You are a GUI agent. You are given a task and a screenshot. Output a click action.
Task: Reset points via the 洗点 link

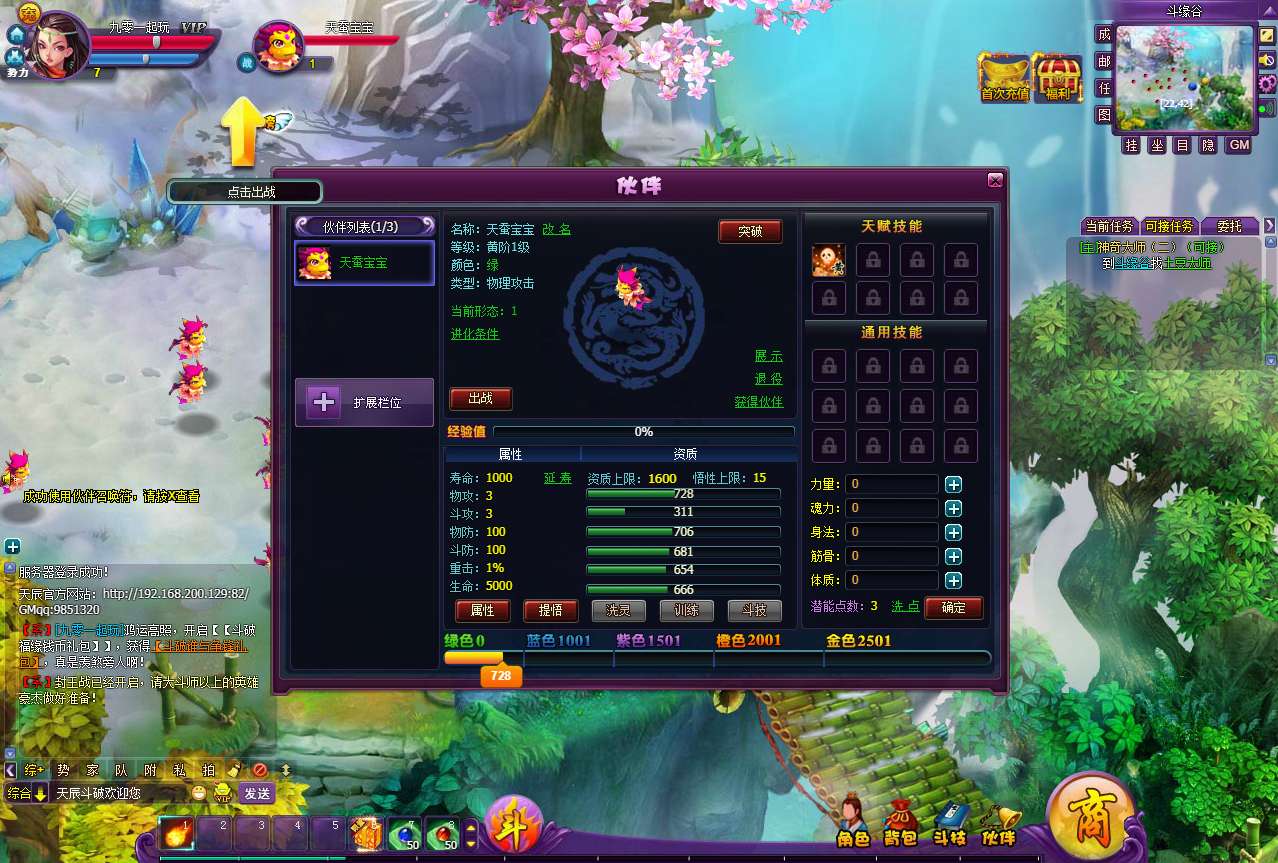point(905,607)
